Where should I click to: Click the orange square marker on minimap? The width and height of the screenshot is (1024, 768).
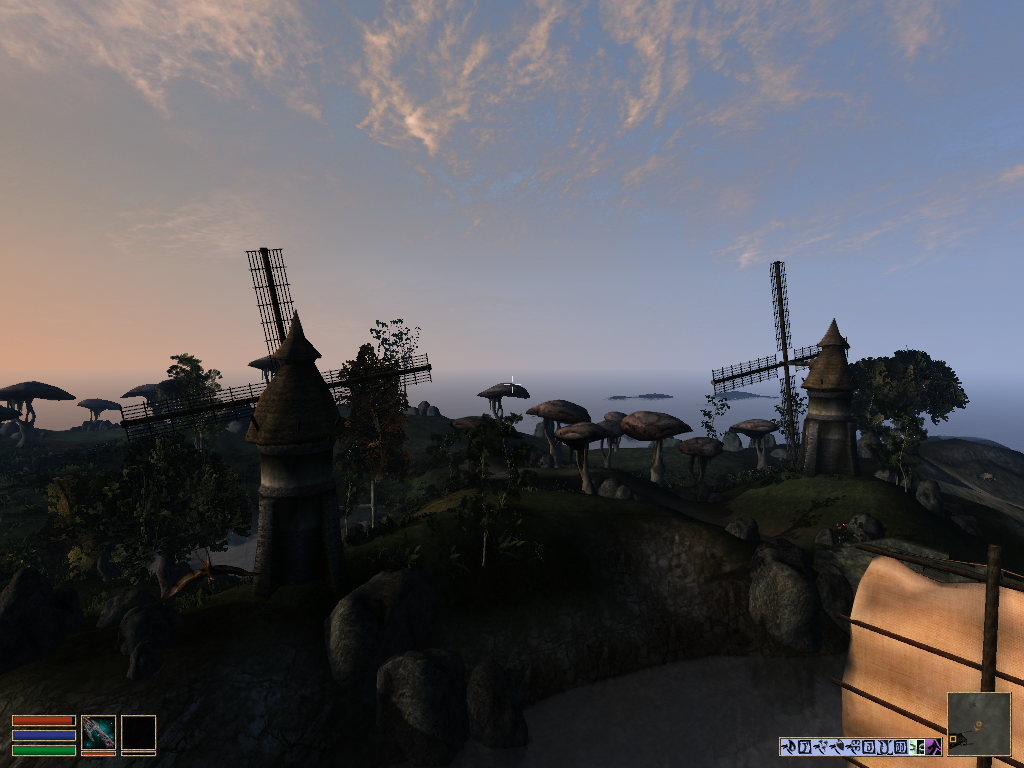(x=954, y=741)
